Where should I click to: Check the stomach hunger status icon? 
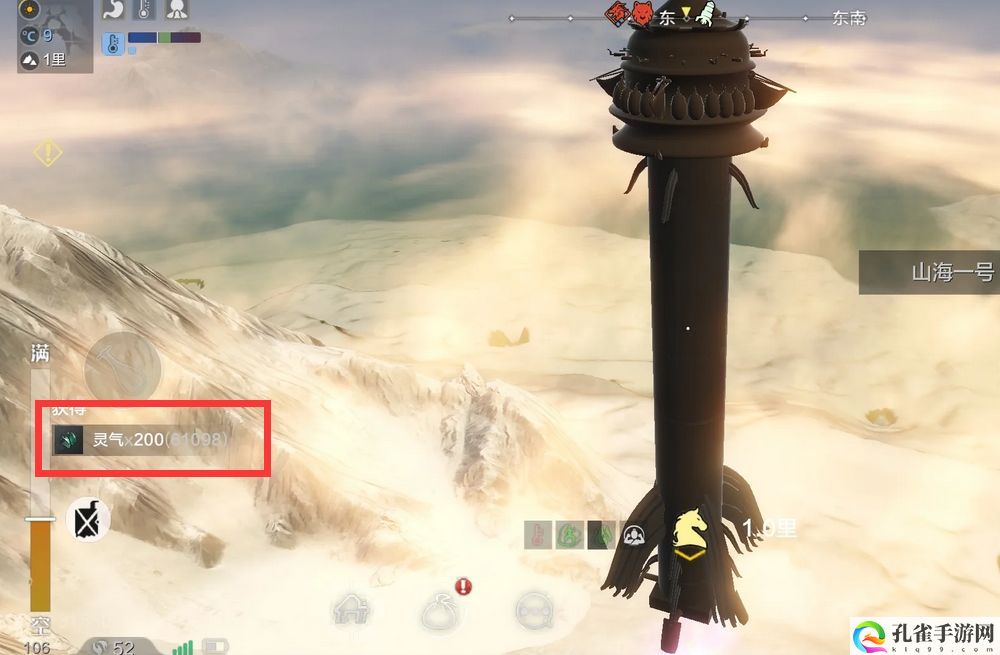(x=113, y=11)
